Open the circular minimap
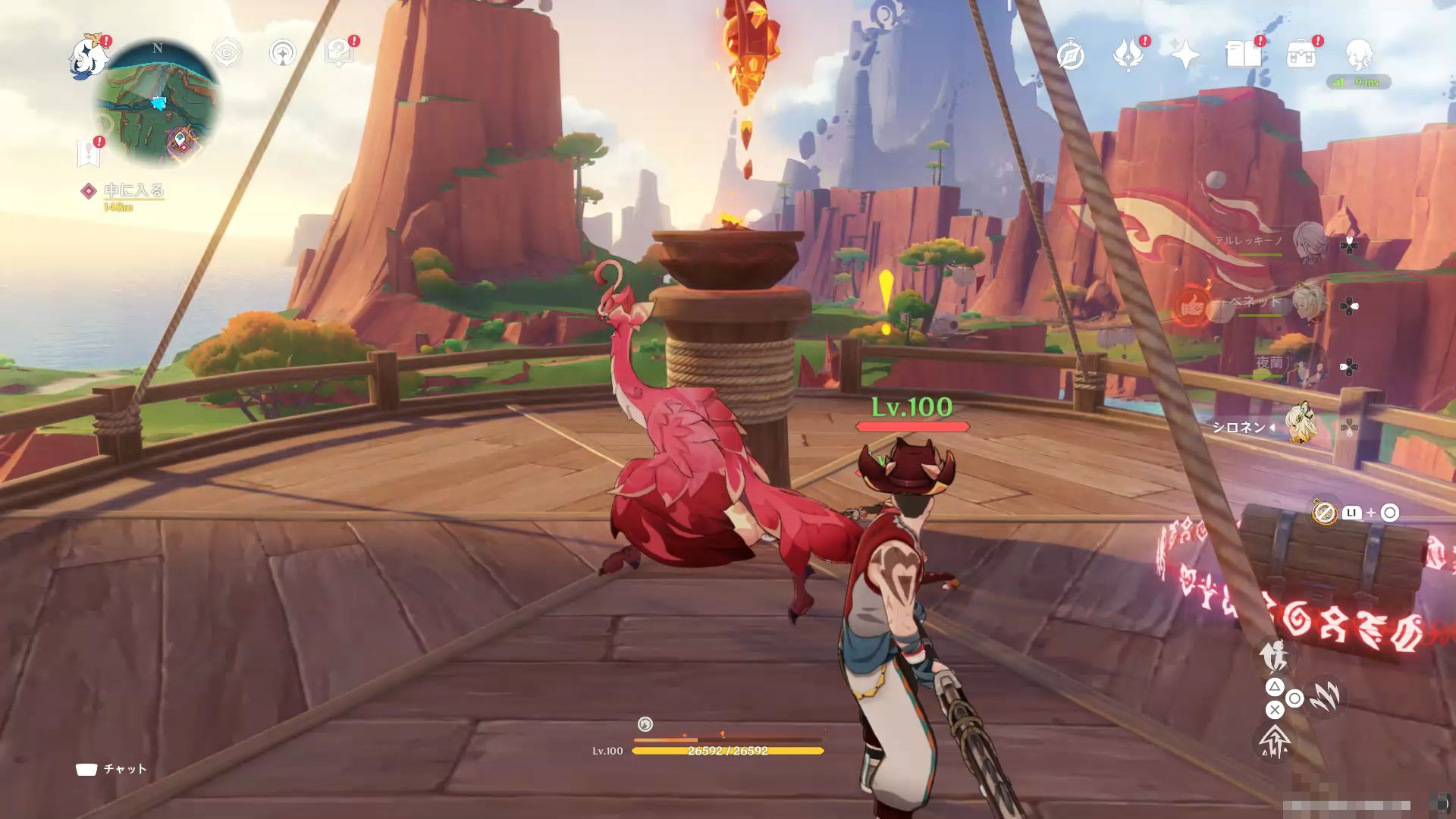The width and height of the screenshot is (1456, 819). 158,103
